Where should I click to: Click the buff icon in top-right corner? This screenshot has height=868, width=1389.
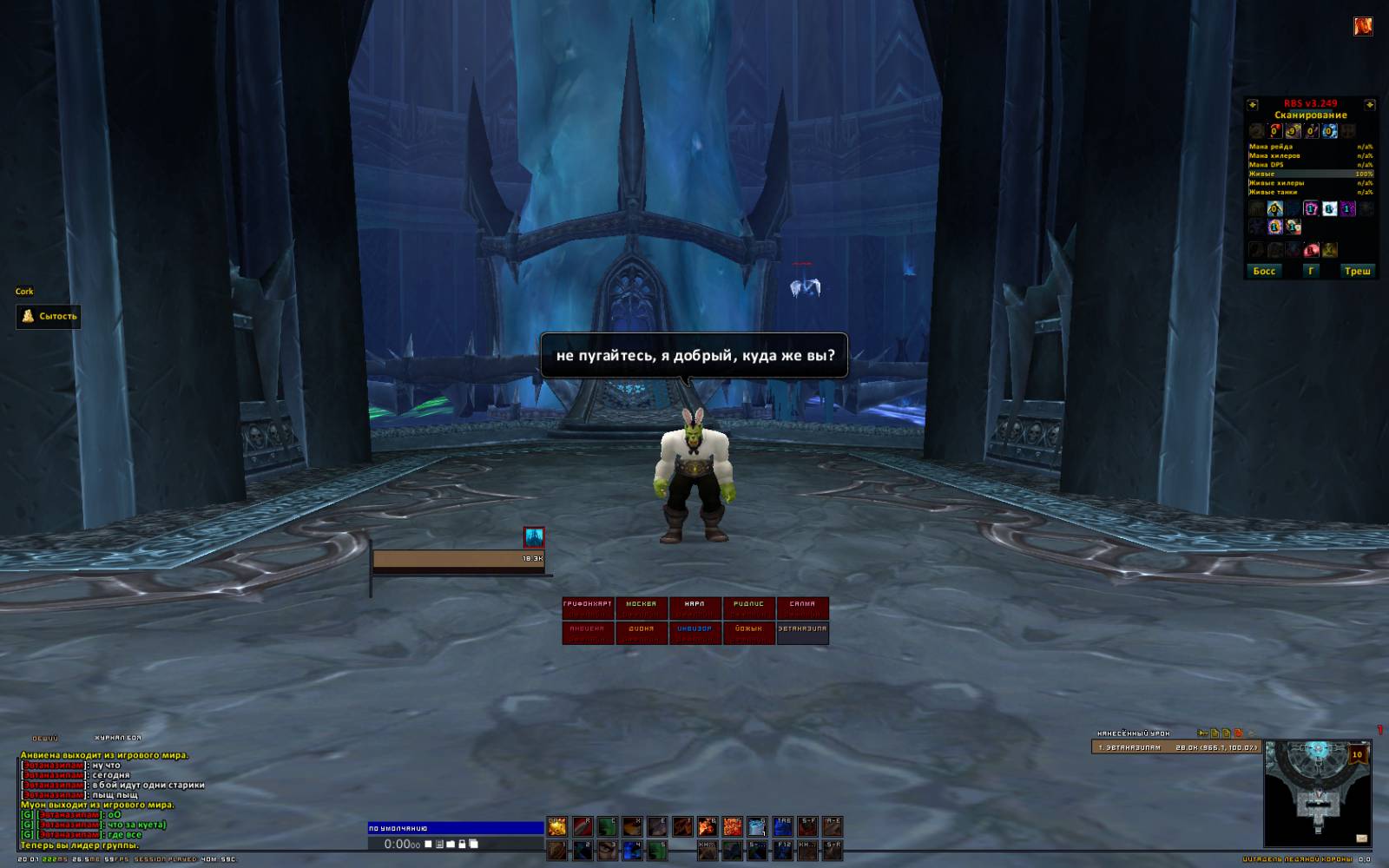coord(1363,26)
